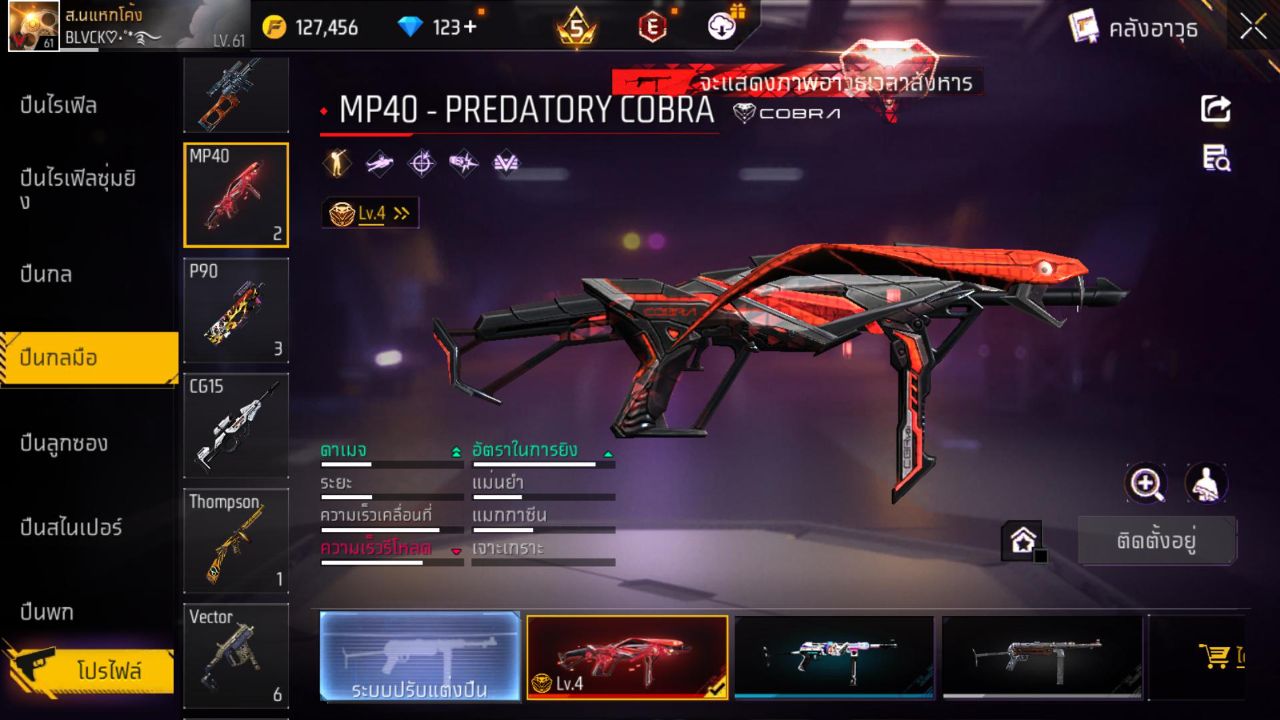
Task: Open the shopping cart at bottom right
Action: 1213,656
